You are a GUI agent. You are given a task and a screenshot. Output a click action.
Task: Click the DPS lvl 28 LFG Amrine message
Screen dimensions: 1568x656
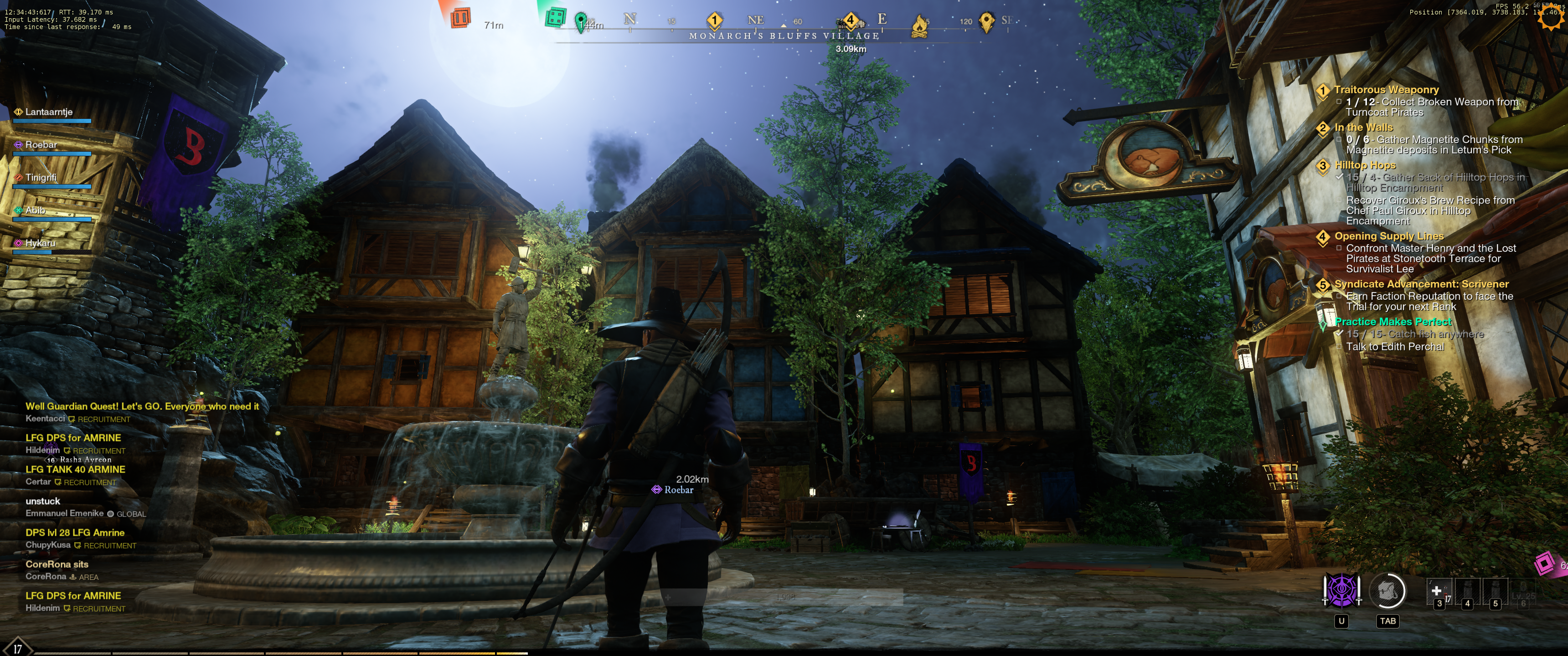coord(75,533)
